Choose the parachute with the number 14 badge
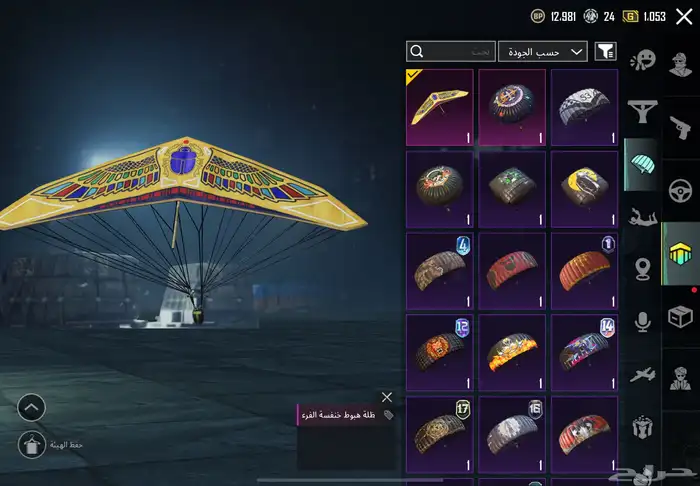The width and height of the screenshot is (700, 486). (584, 353)
